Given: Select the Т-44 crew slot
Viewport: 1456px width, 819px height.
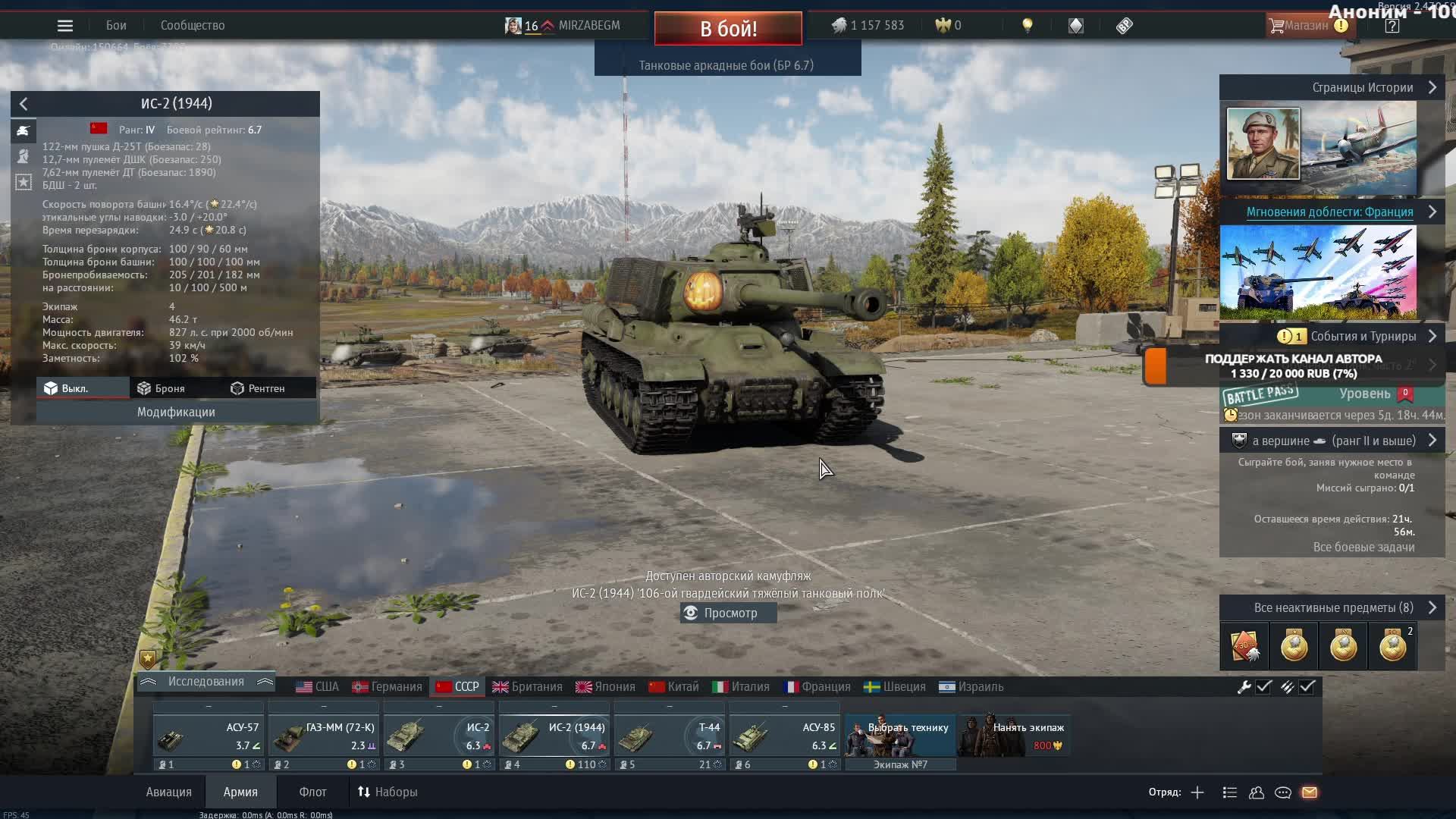Looking at the screenshot, I should [x=669, y=736].
